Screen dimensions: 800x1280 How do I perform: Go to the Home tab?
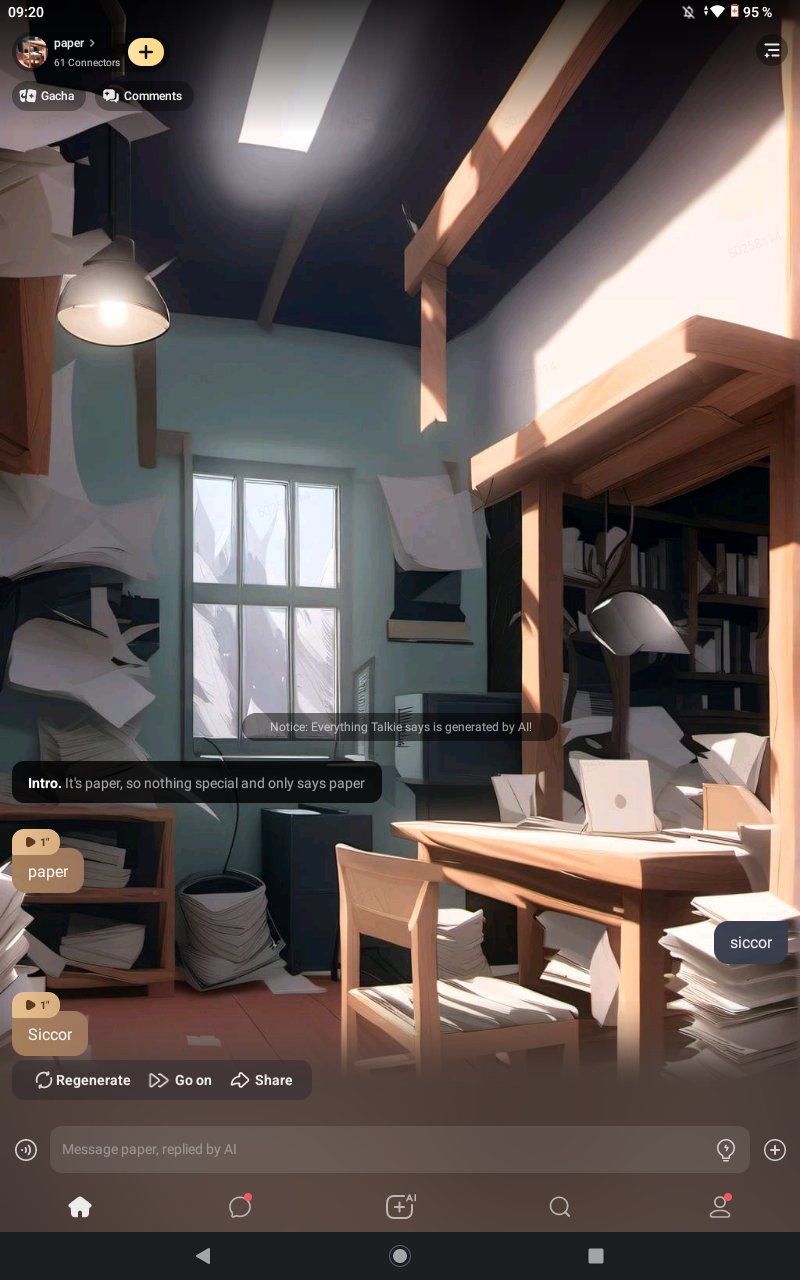[x=80, y=1207]
